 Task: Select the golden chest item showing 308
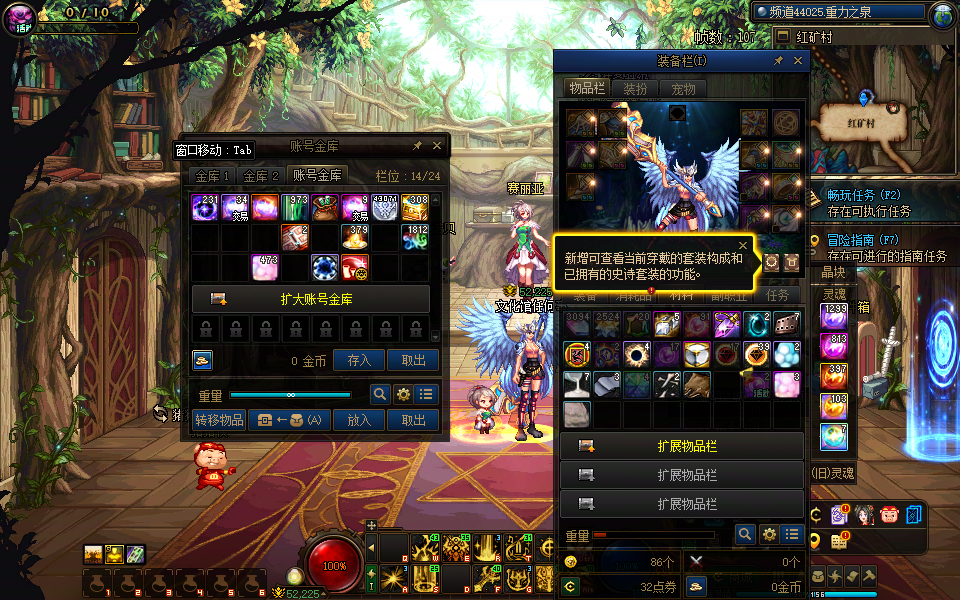click(415, 208)
